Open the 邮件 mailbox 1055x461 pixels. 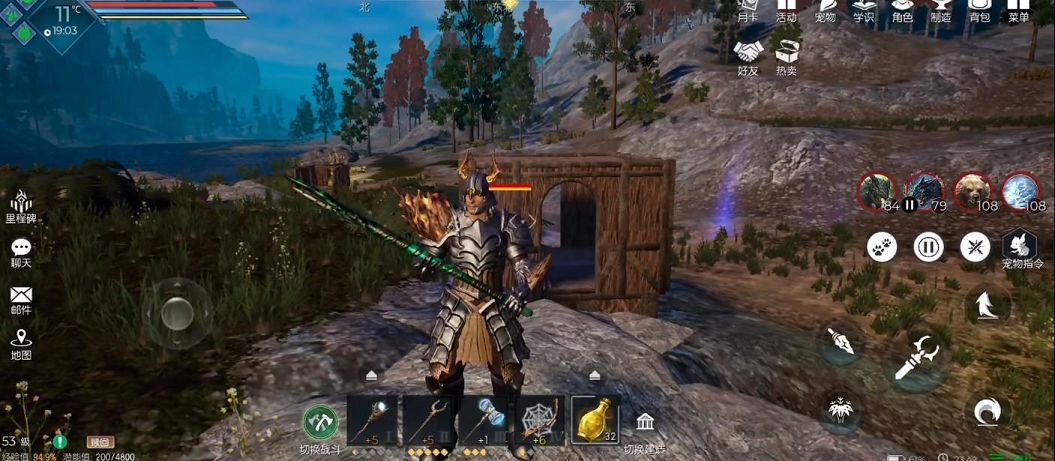coord(21,299)
